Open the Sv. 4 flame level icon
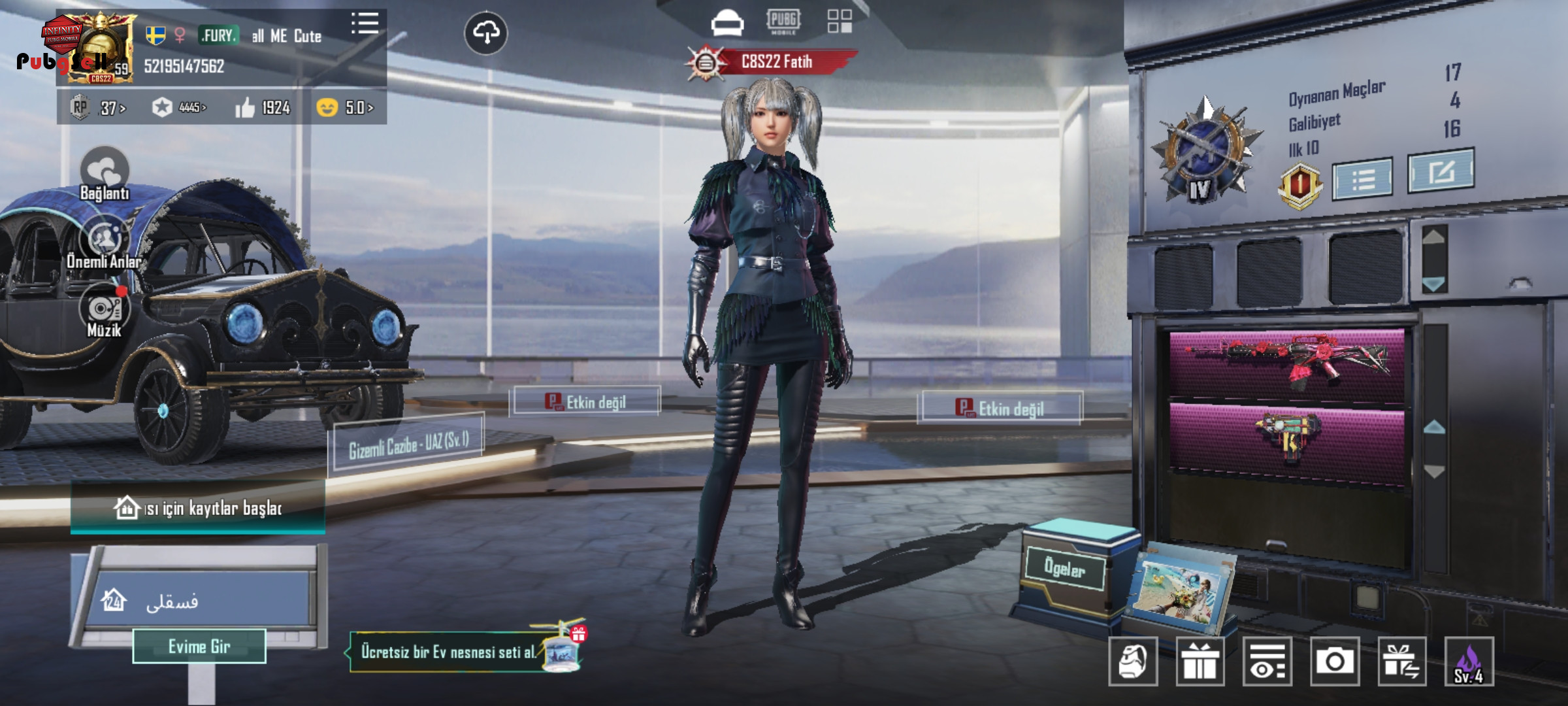This screenshot has height=706, width=1568. pyautogui.click(x=1469, y=662)
